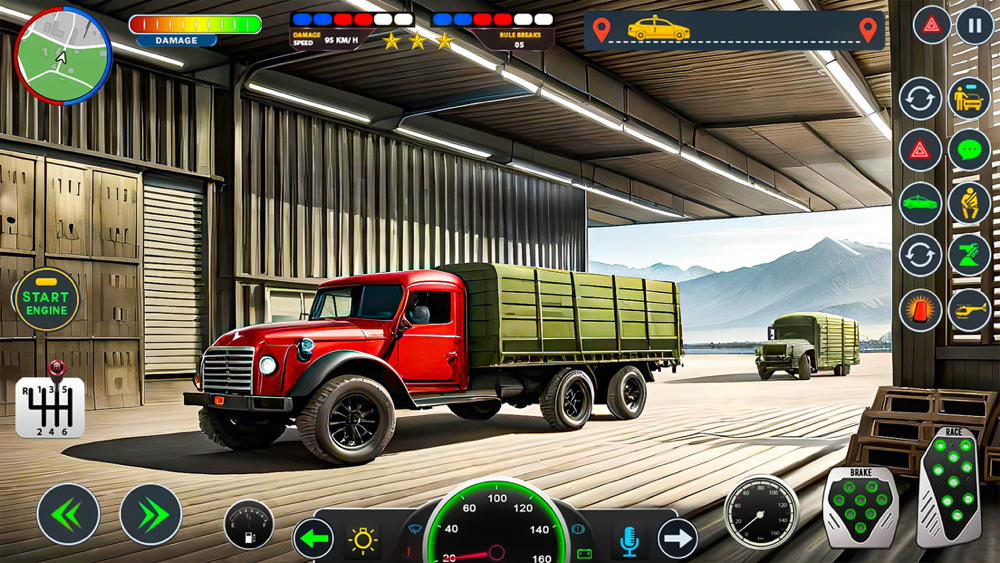Click the driver-beside-taxi icon
Image resolution: width=1000 pixels, height=563 pixels.
pyautogui.click(x=968, y=99)
